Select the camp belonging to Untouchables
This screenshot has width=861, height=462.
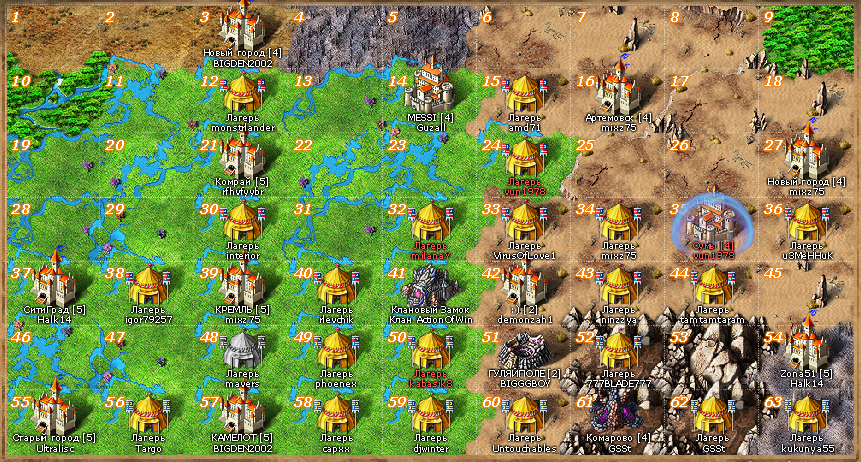(x=524, y=413)
